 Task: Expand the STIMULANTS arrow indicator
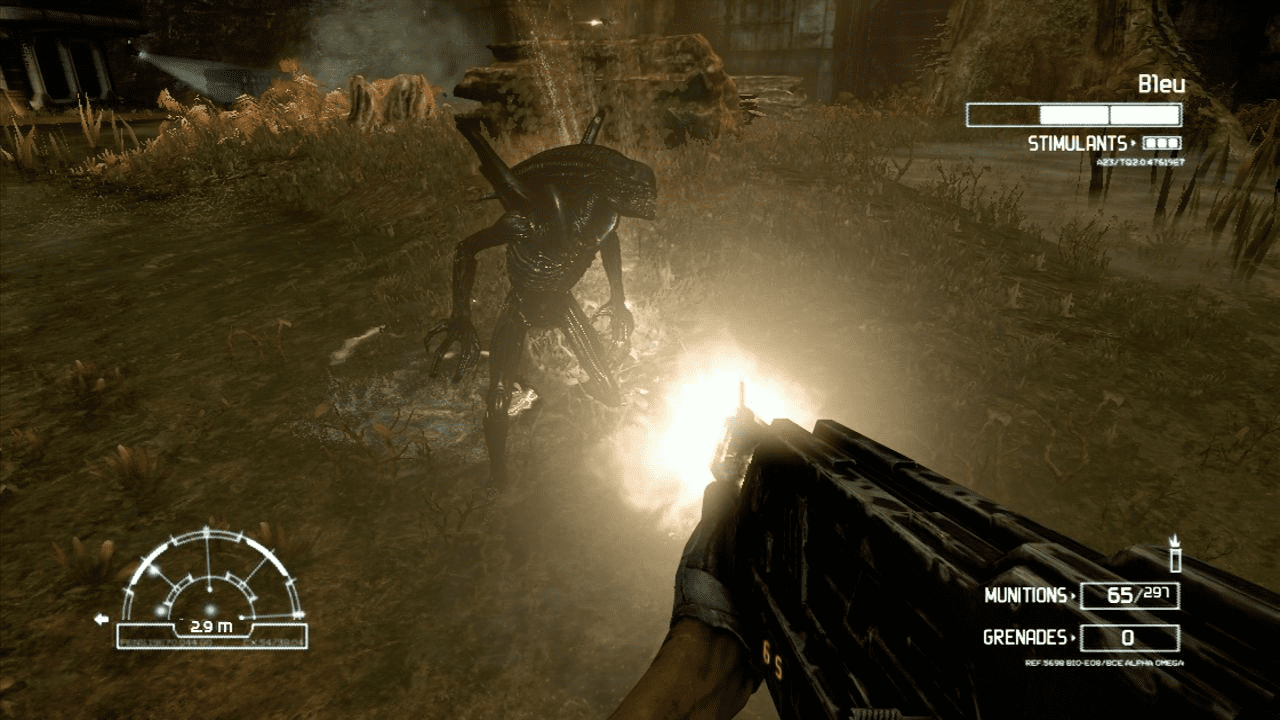(x=1134, y=141)
